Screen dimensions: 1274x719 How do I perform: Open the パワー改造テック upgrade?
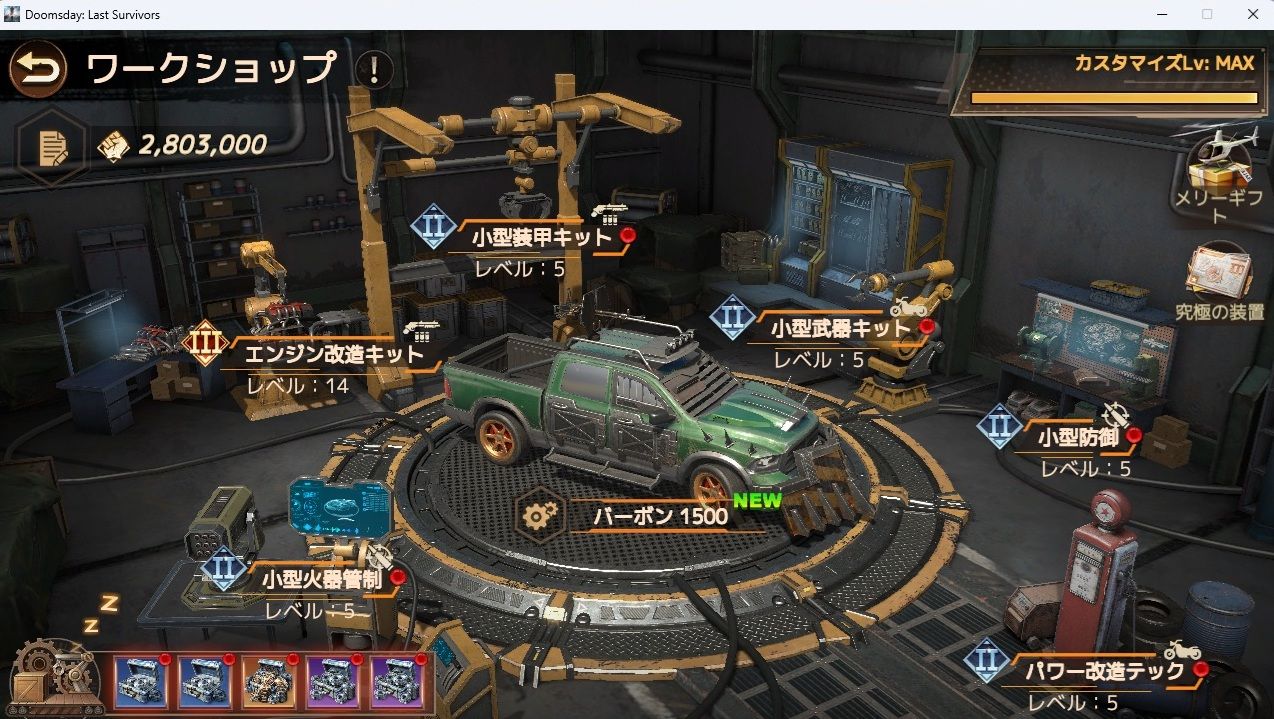tap(1104, 671)
